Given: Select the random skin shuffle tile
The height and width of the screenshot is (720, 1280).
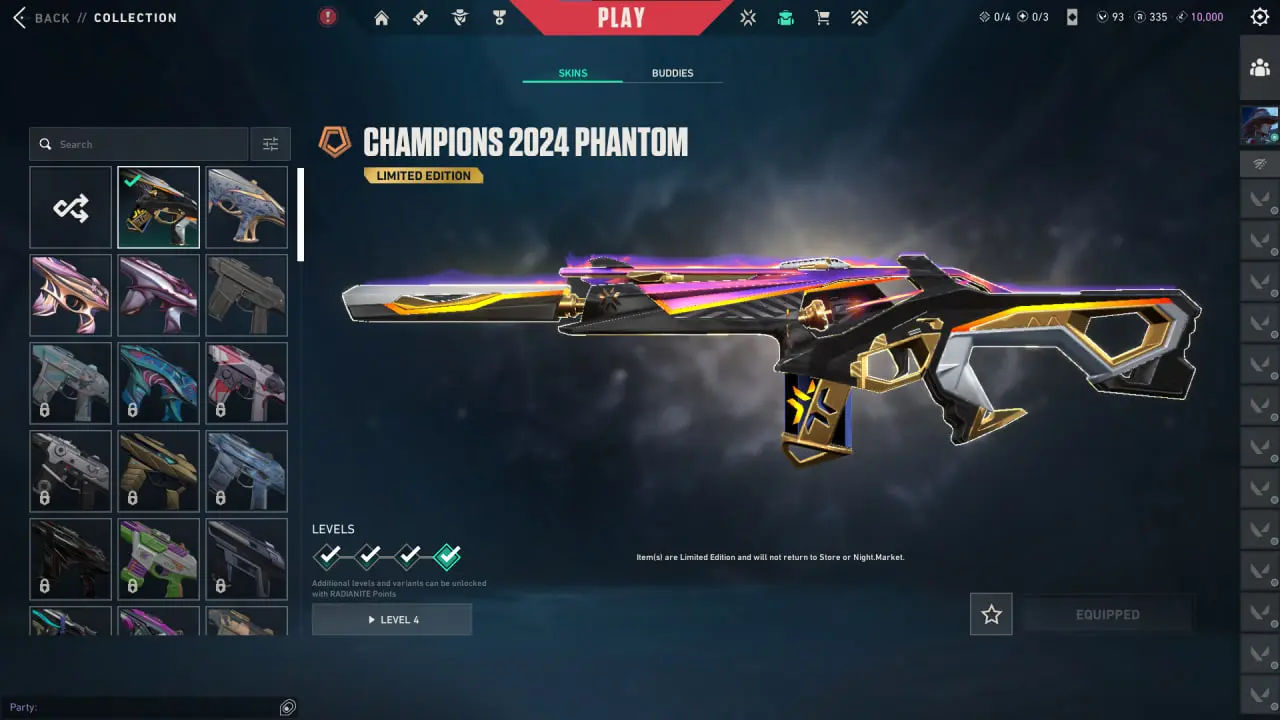Looking at the screenshot, I should [70, 207].
